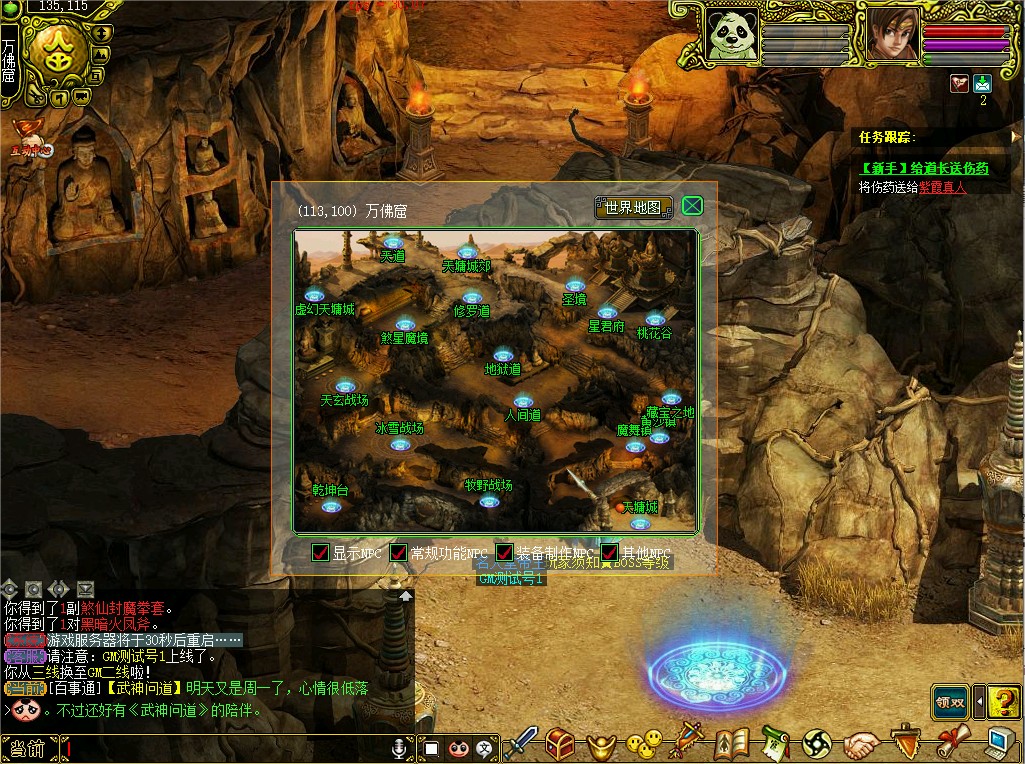The width and height of the screenshot is (1025, 764).
Task: Click the panda pet portrait
Action: point(732,35)
